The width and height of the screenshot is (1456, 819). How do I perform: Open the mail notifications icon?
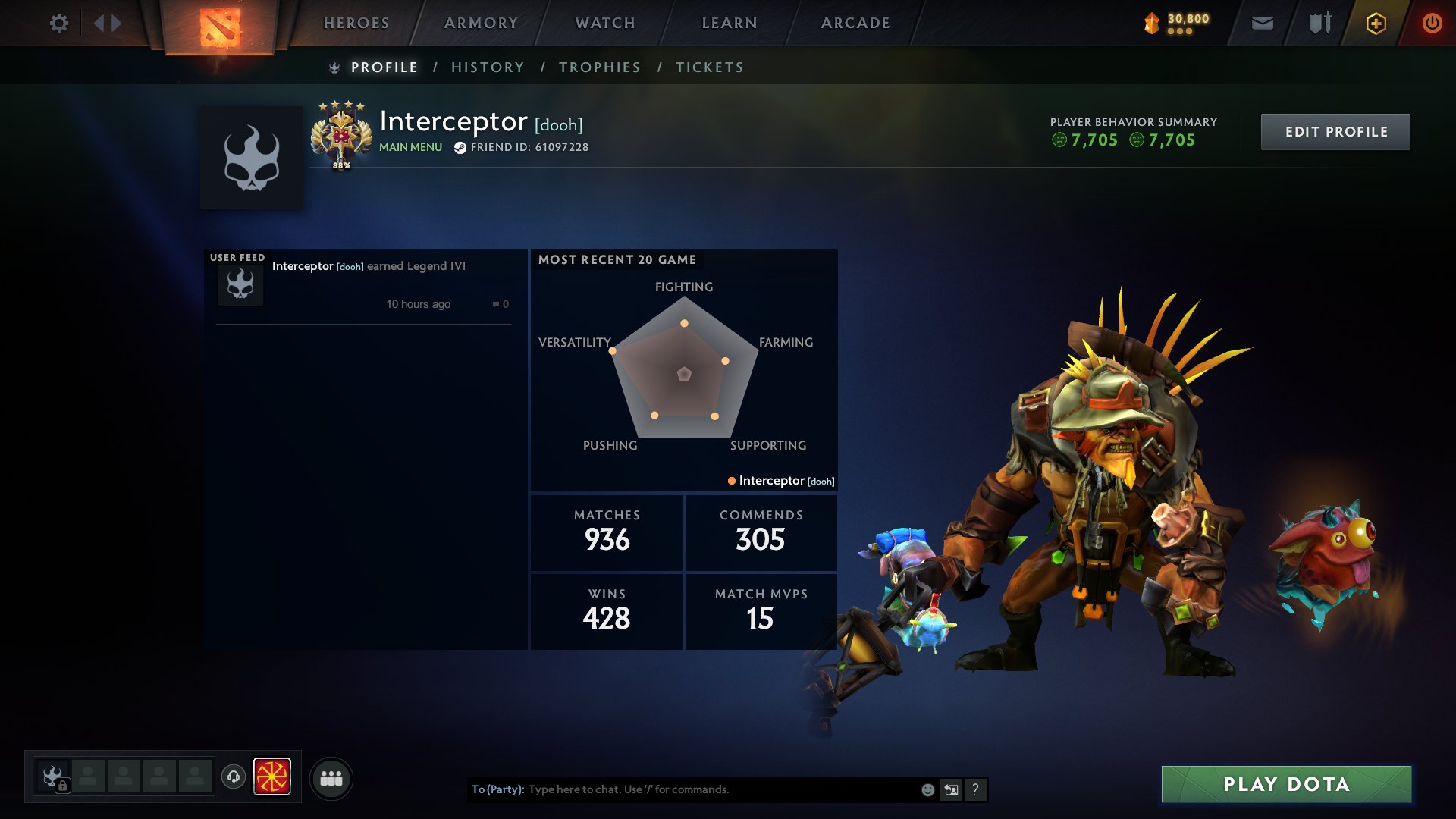1262,23
